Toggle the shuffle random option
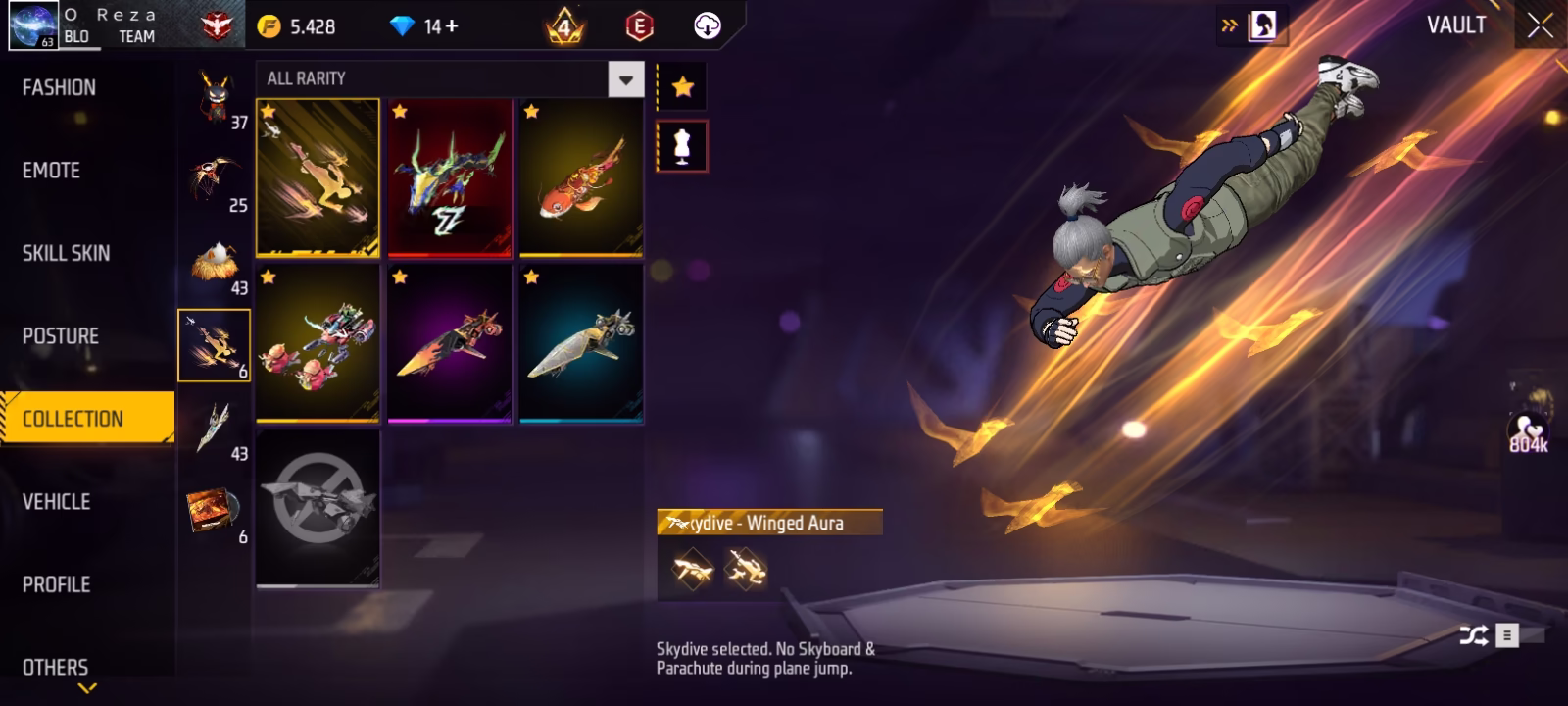The image size is (1568, 706). click(1473, 636)
